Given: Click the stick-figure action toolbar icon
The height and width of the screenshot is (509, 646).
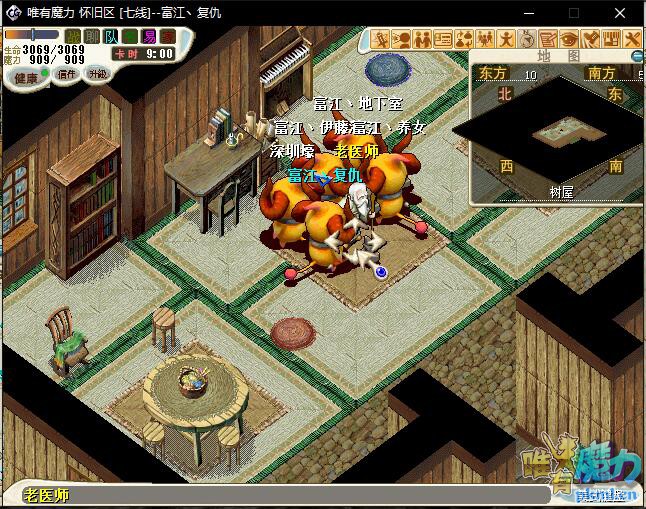Looking at the screenshot, I should [x=506, y=39].
